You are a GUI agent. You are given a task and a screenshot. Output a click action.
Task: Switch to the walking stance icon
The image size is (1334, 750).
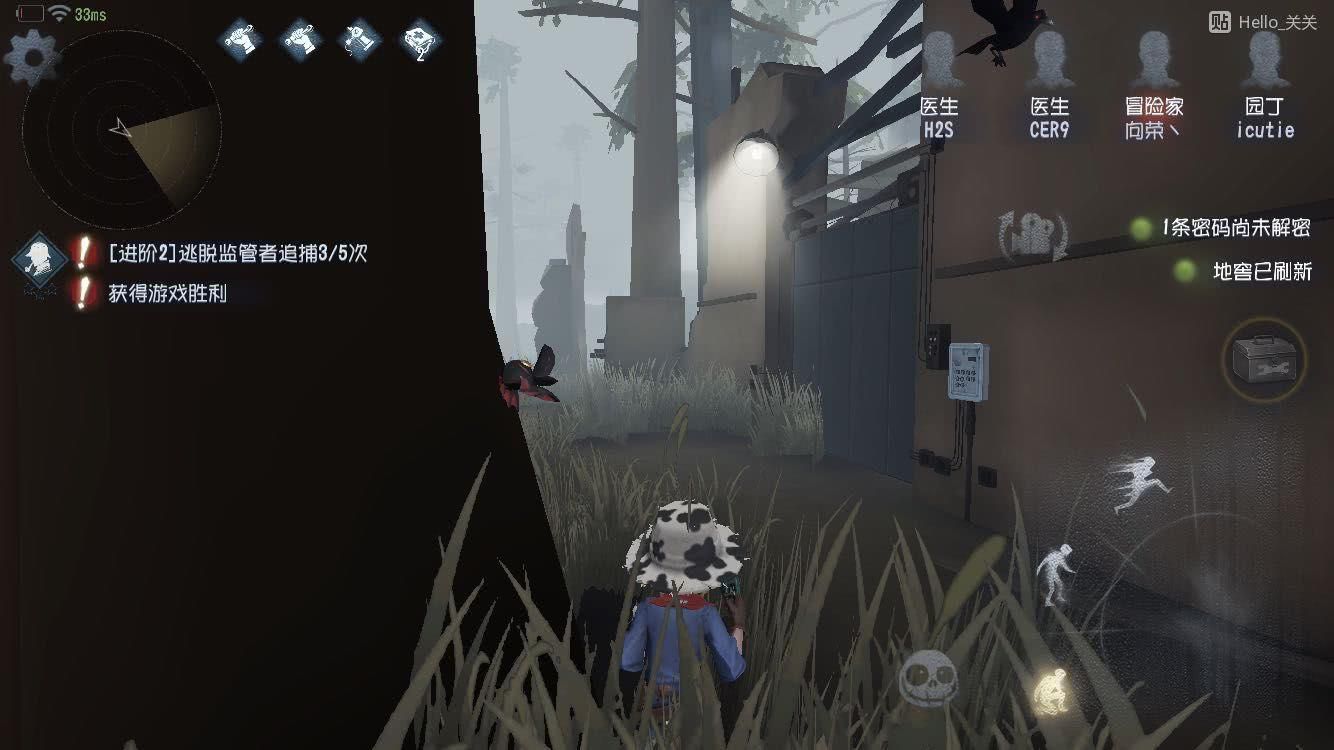pos(1054,573)
